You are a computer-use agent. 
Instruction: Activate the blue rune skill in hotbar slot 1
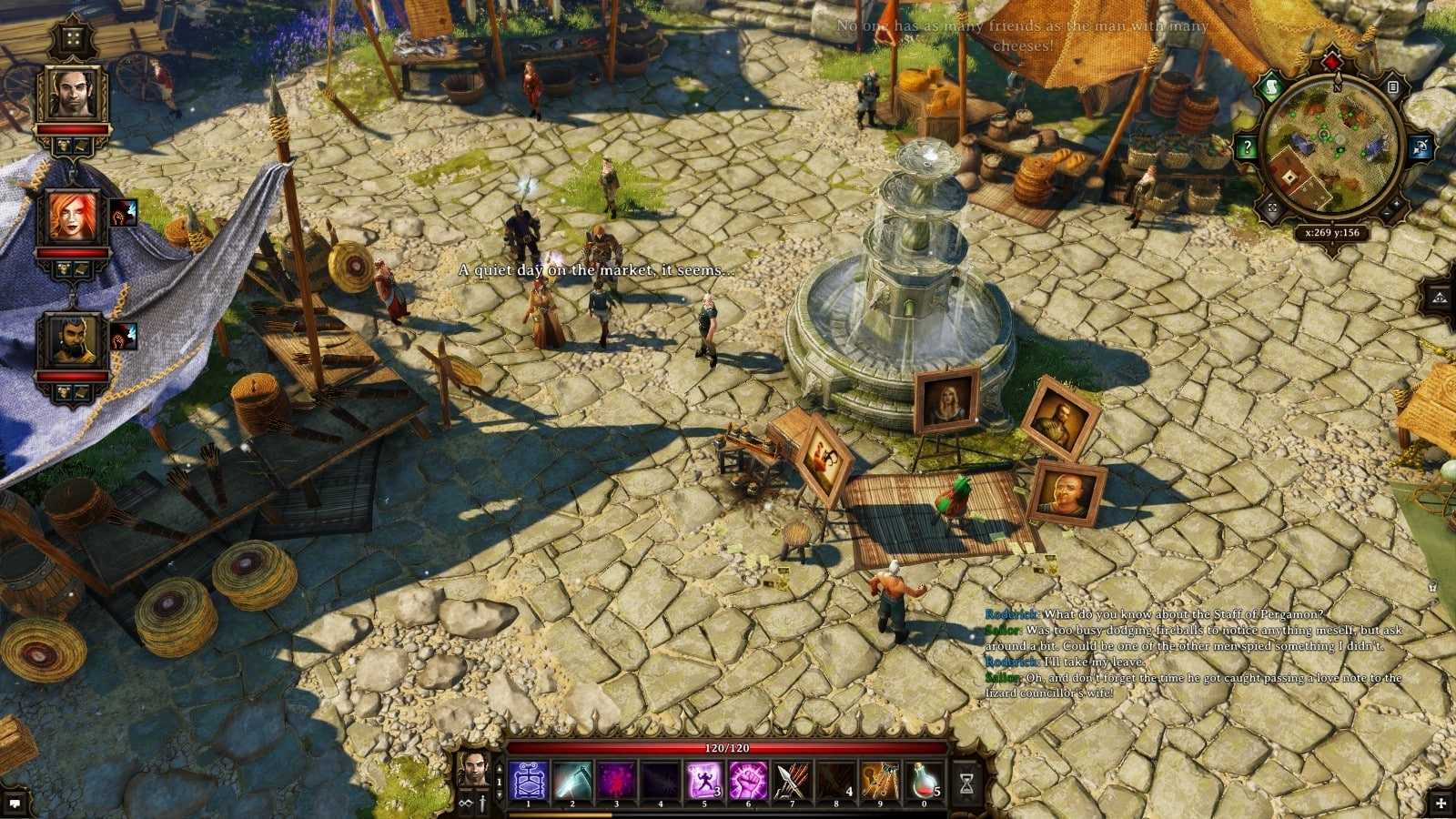[528, 781]
